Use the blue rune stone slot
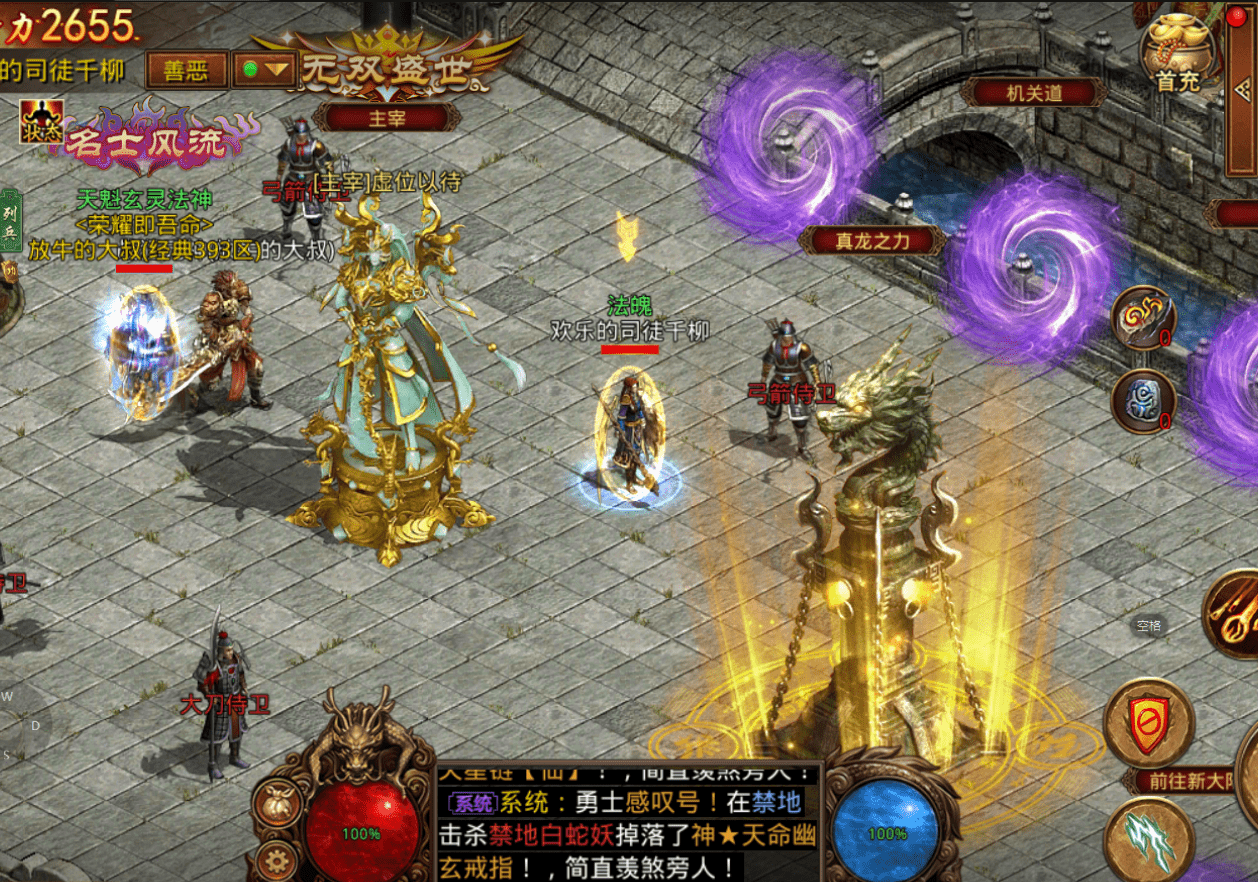 click(x=1143, y=402)
